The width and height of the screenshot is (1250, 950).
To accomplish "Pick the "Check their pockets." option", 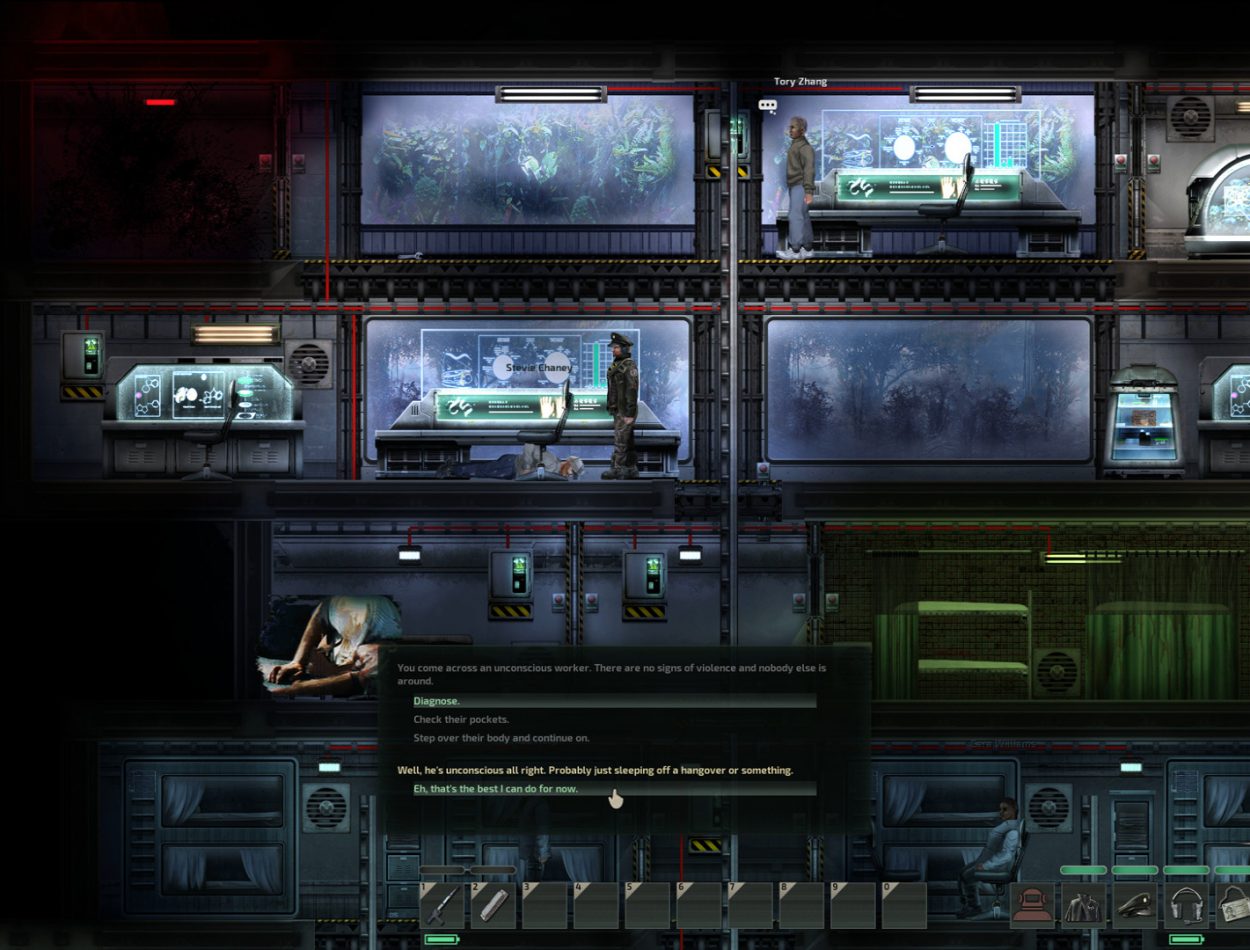I will (x=461, y=720).
